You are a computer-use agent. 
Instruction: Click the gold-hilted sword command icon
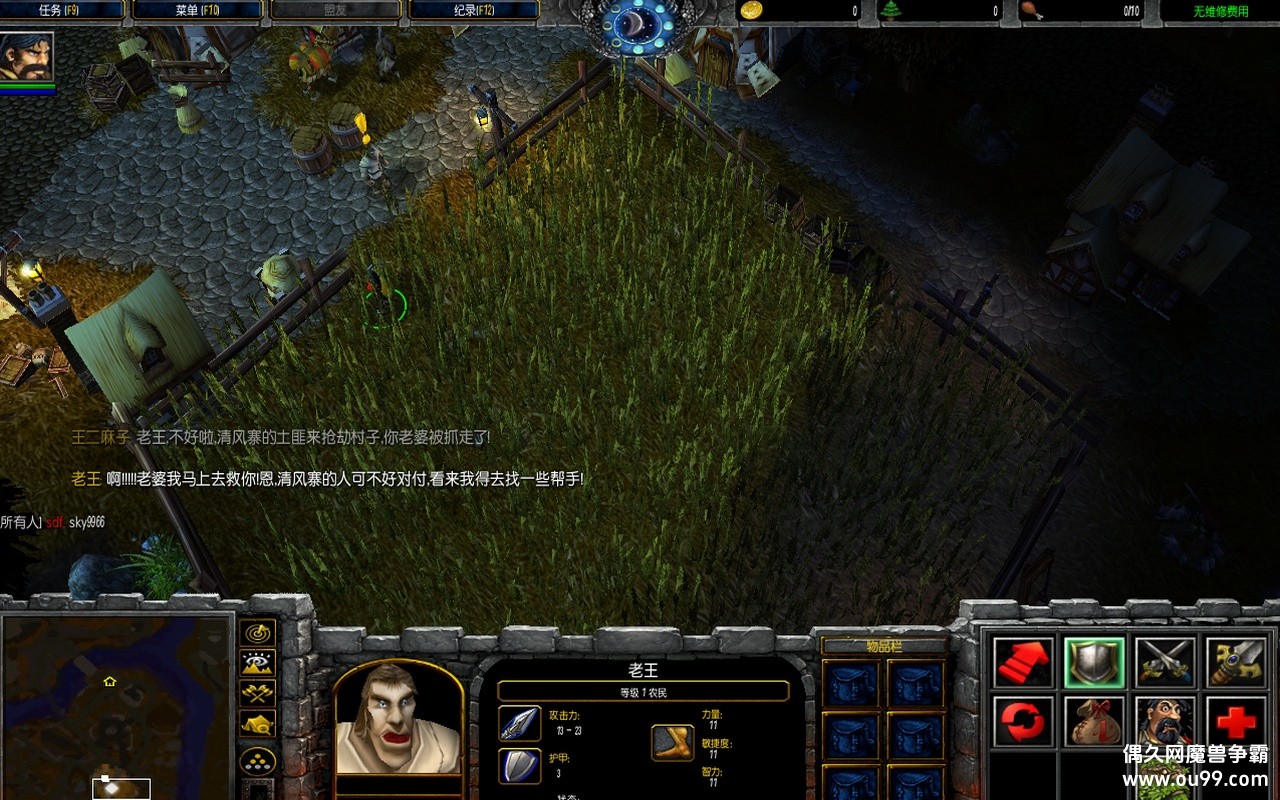coord(1236,662)
